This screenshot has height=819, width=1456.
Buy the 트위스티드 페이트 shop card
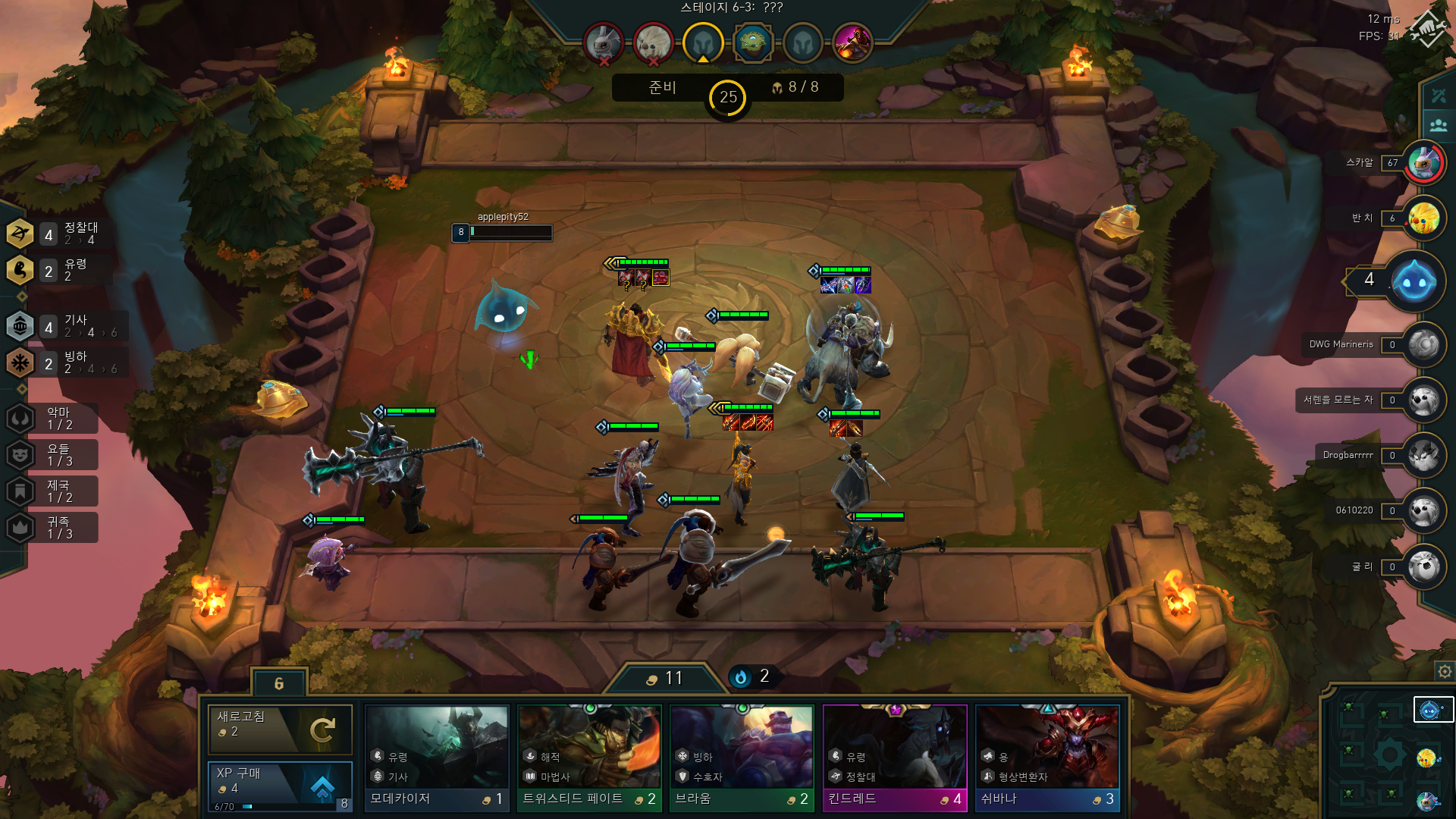(589, 758)
